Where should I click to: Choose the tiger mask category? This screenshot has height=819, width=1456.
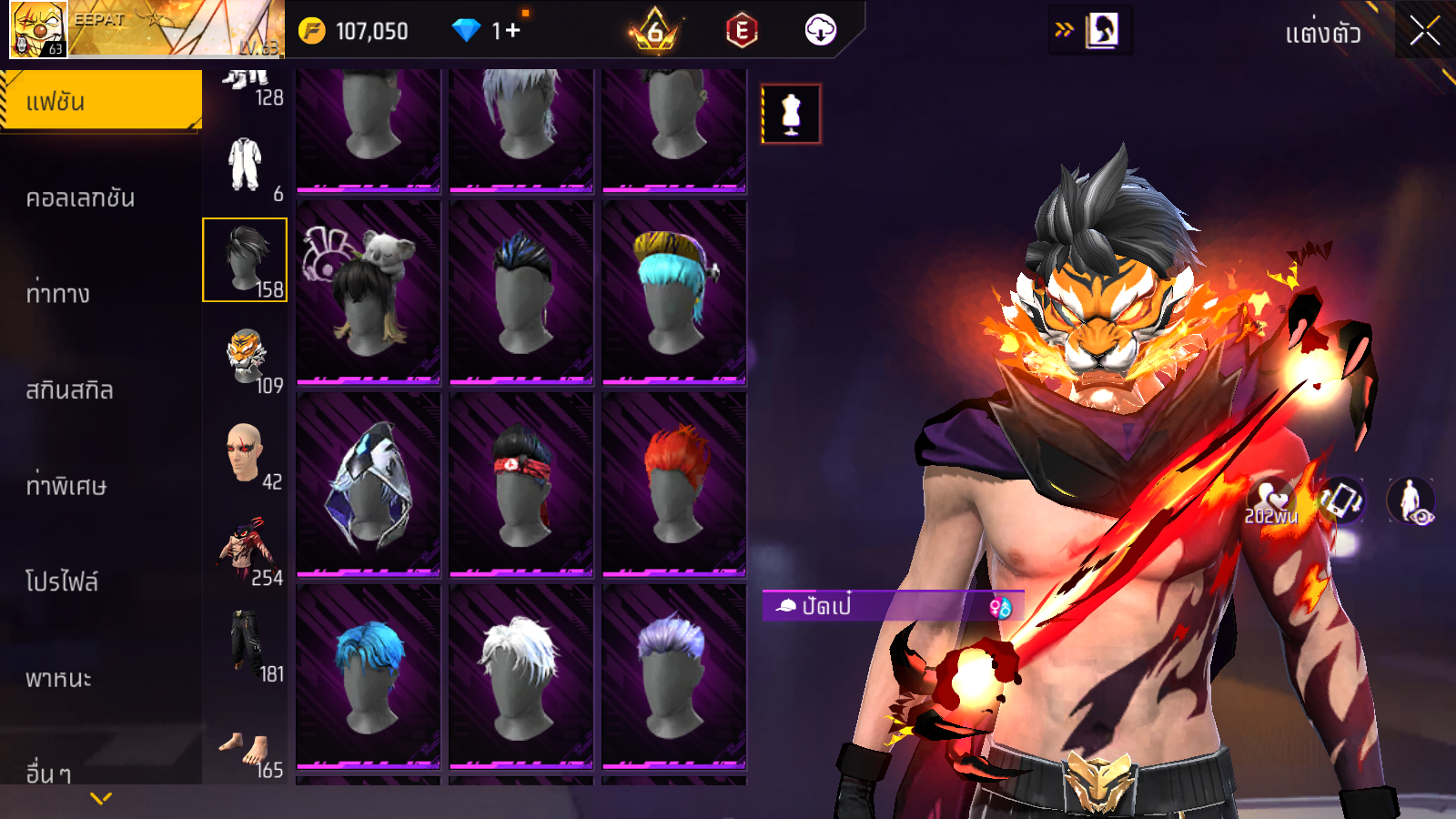(x=246, y=357)
